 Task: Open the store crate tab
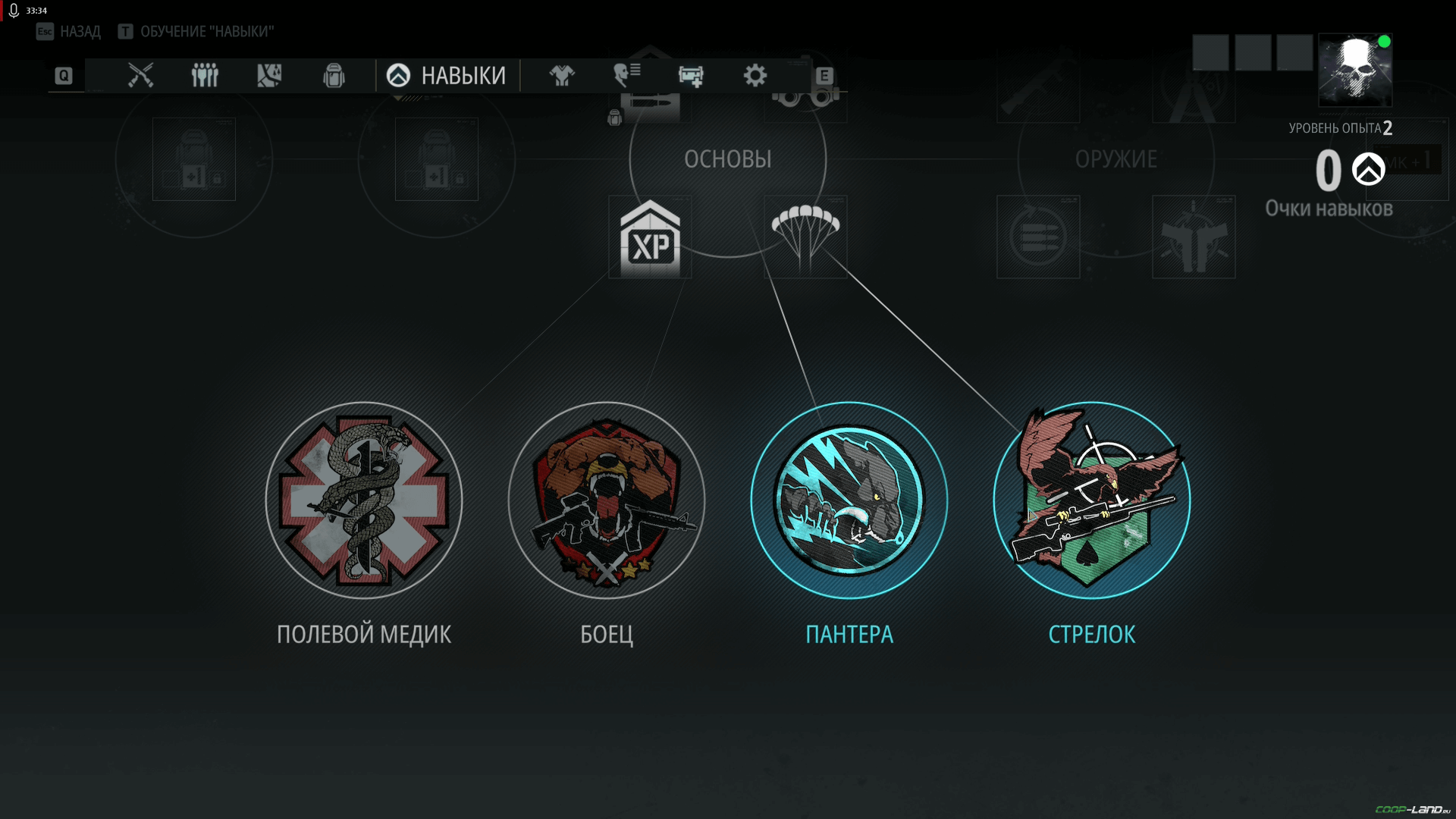point(691,75)
